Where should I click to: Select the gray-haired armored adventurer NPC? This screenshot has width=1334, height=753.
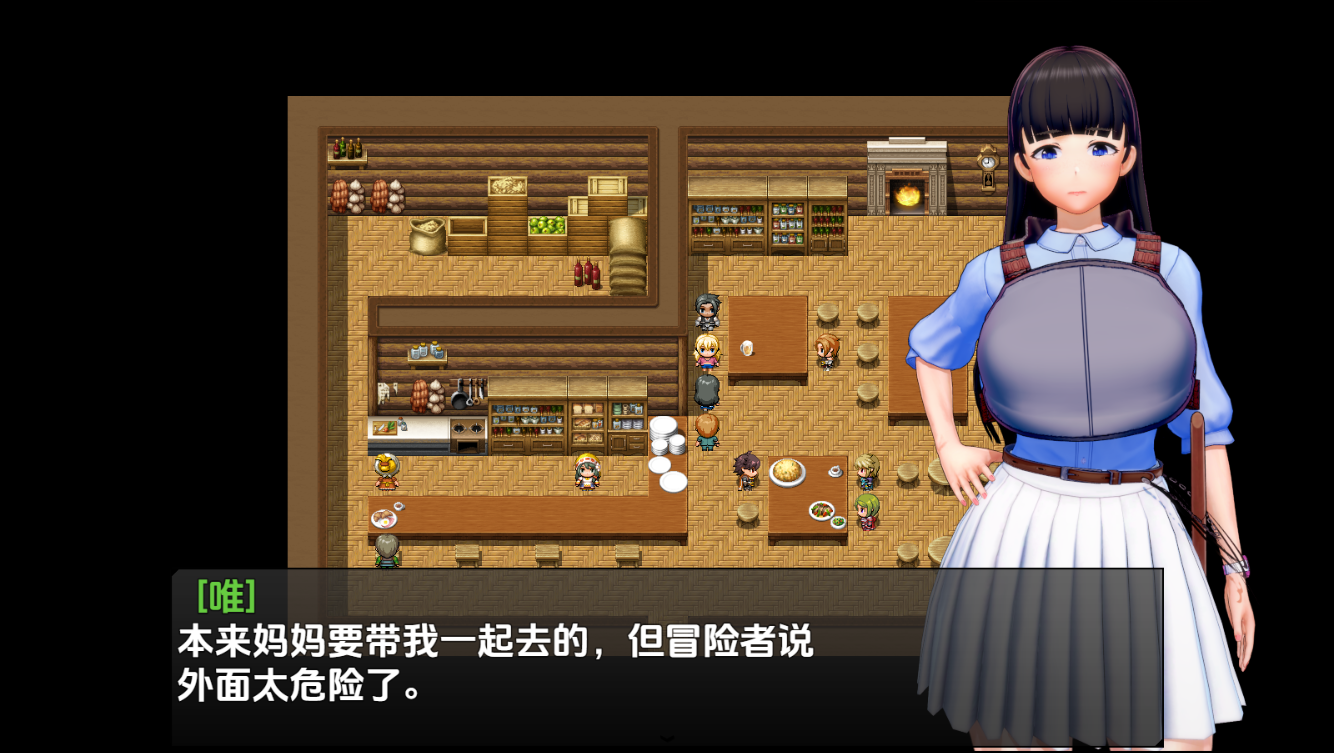(x=708, y=313)
